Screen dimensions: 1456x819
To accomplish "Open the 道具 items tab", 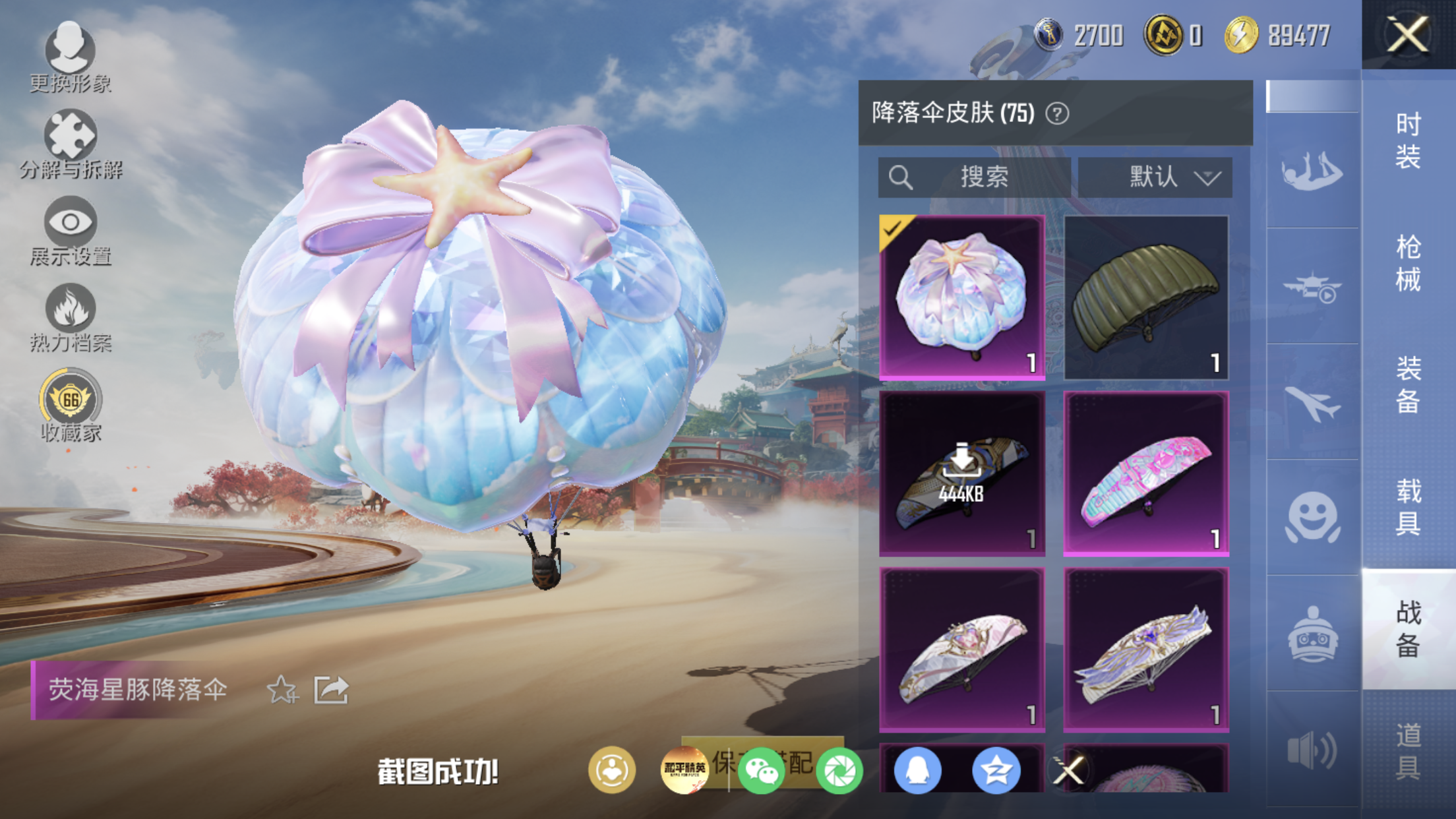I will click(x=1408, y=750).
